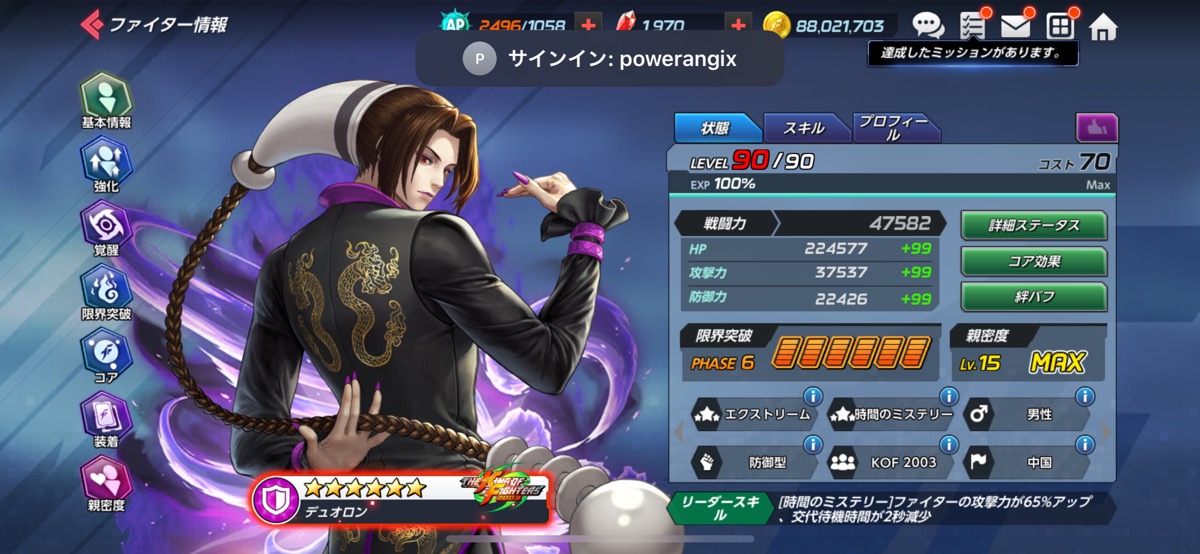The image size is (1200, 554).
Task: Tap the purple thumbs-up like button
Action: click(1096, 128)
